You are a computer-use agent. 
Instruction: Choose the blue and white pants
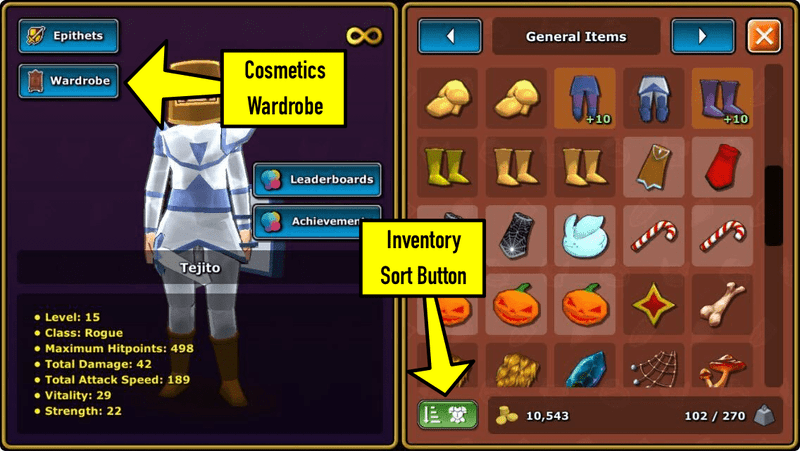tap(653, 98)
